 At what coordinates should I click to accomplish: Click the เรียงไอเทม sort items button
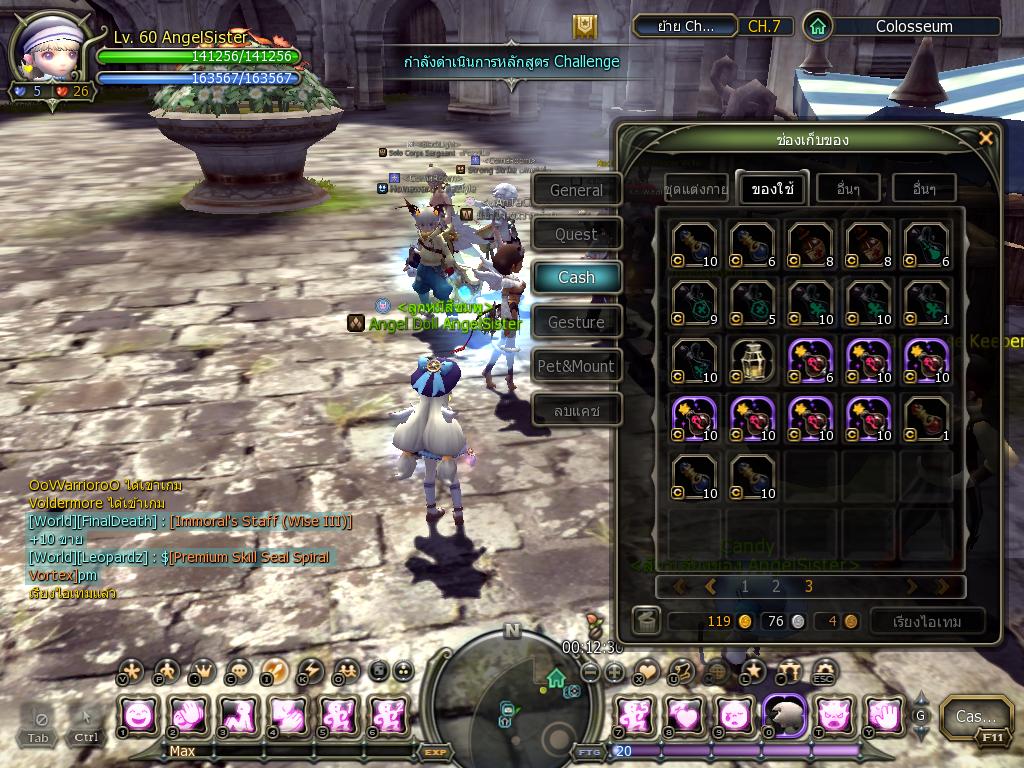pos(927,621)
